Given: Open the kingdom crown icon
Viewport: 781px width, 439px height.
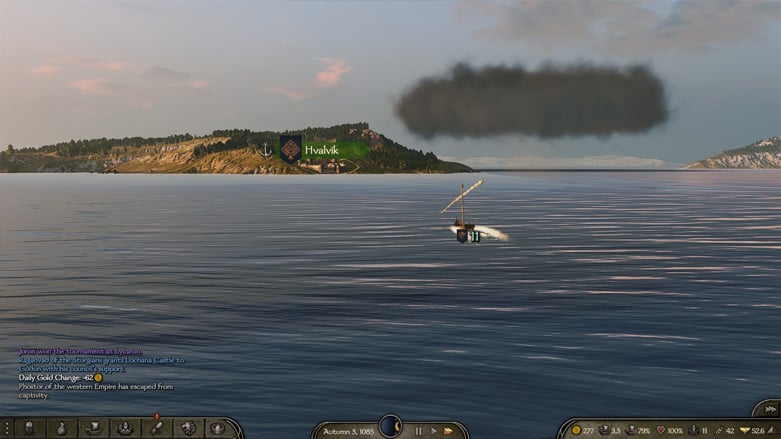Looking at the screenshot, I should pos(218,428).
